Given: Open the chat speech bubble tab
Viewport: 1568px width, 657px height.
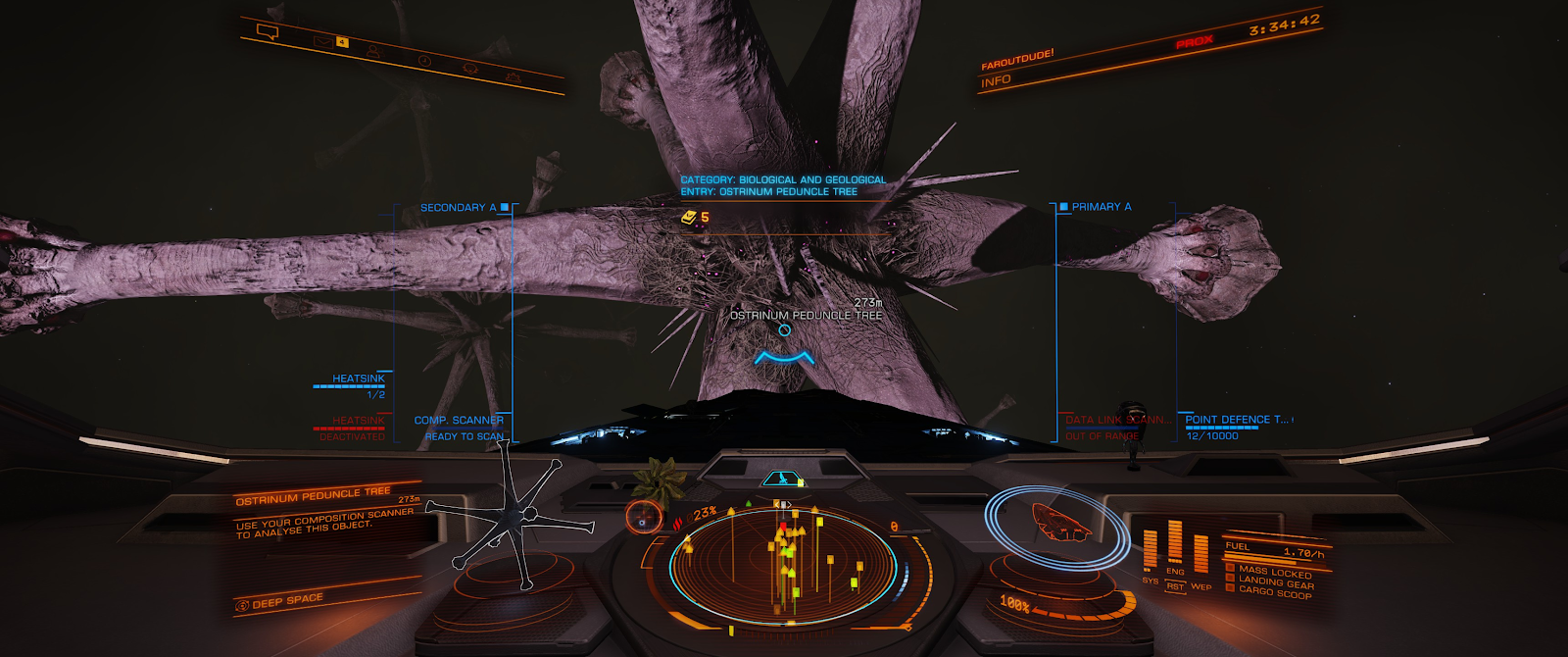Looking at the screenshot, I should [267, 31].
